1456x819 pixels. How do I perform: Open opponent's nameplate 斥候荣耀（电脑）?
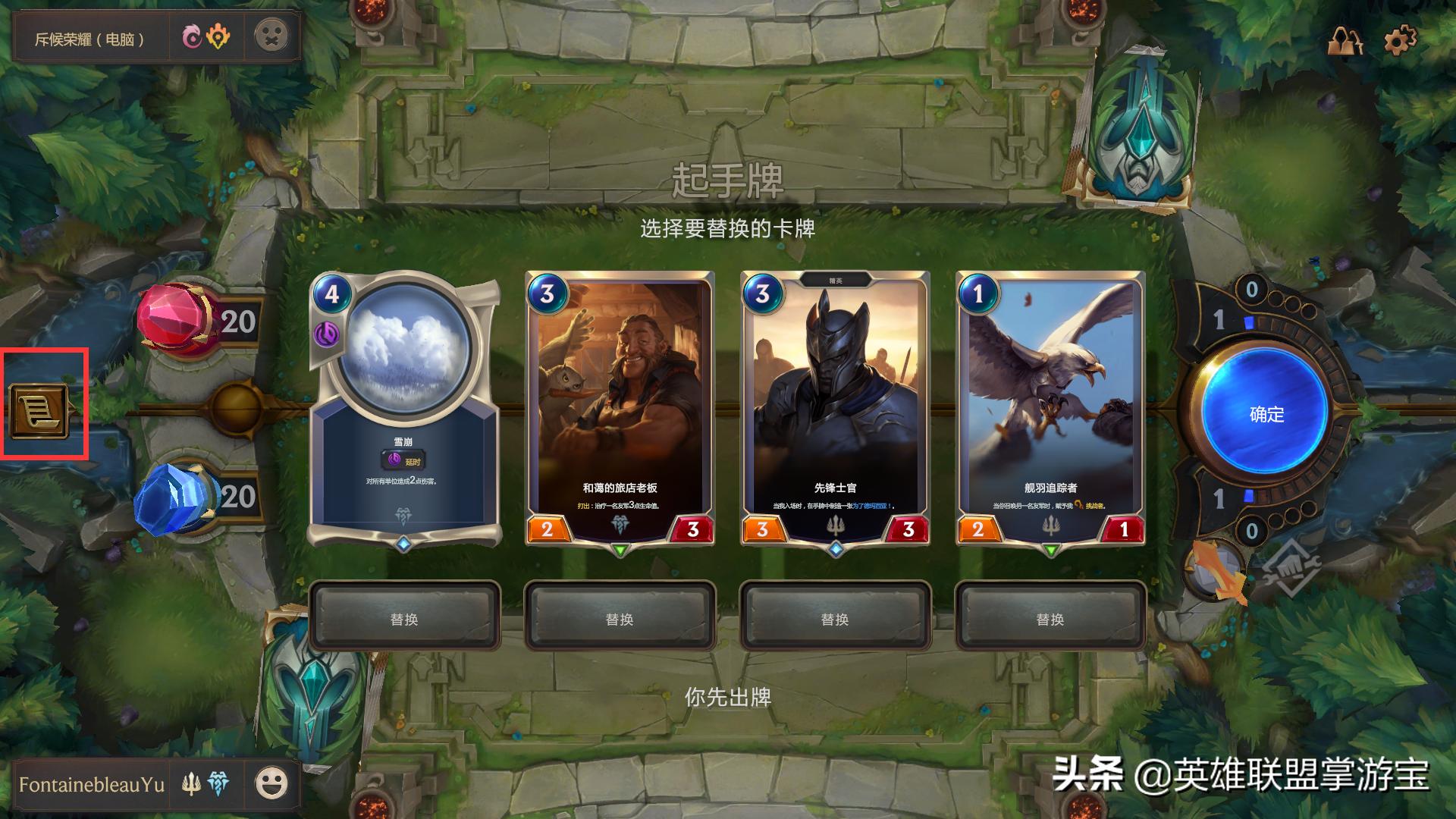coord(91,36)
